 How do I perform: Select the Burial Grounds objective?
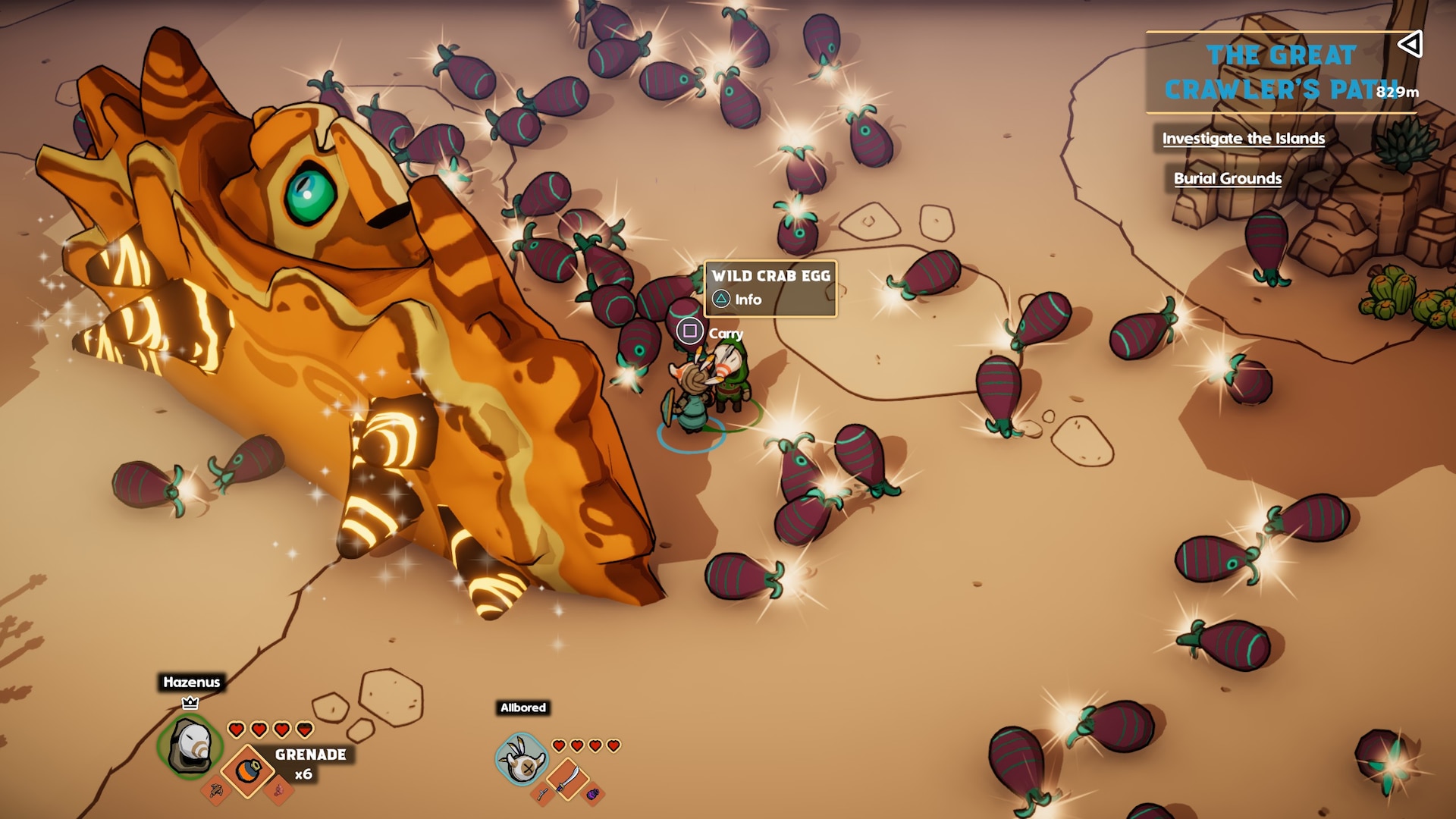click(x=1227, y=179)
